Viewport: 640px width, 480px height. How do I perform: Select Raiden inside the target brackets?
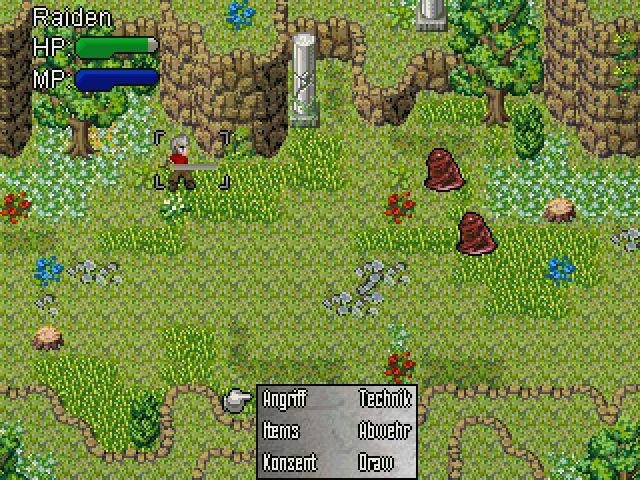pos(181,161)
